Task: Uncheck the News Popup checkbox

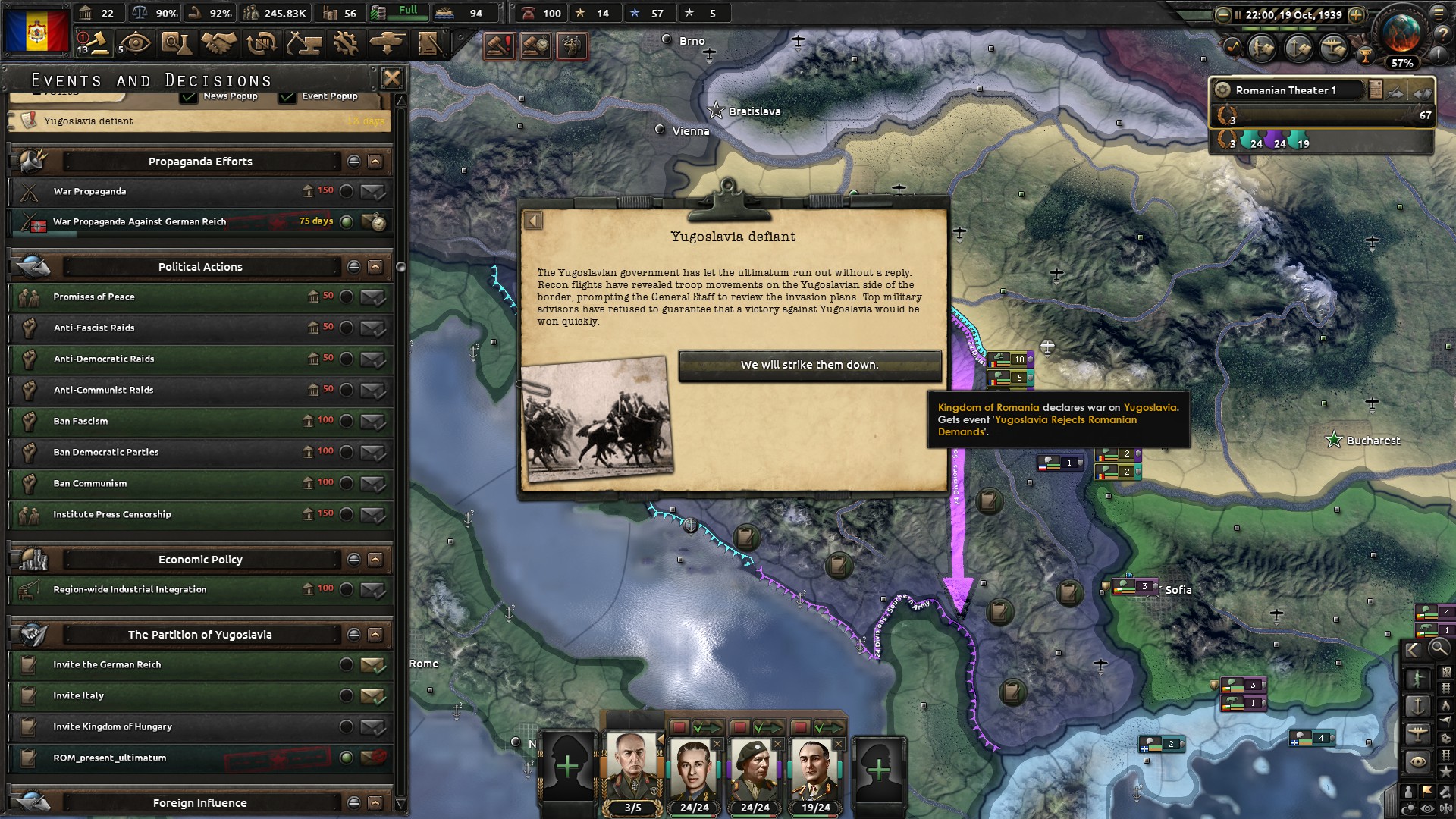Action: tap(188, 96)
